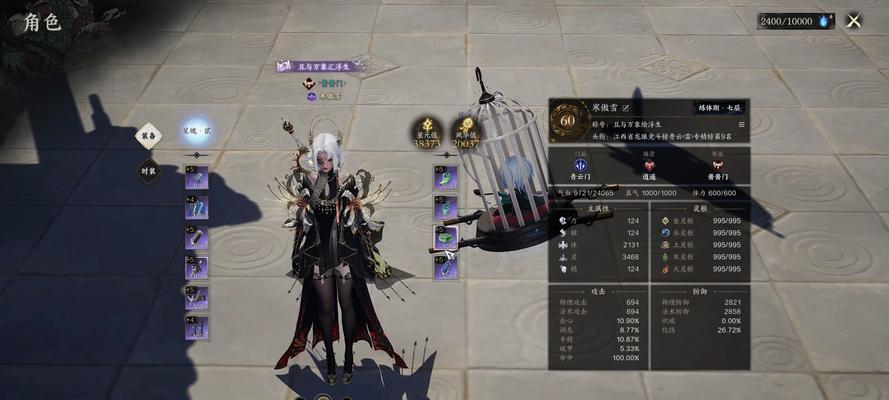Switch to the 时装 fashion tab
Image resolution: width=889 pixels, height=400 pixels.
click(149, 171)
